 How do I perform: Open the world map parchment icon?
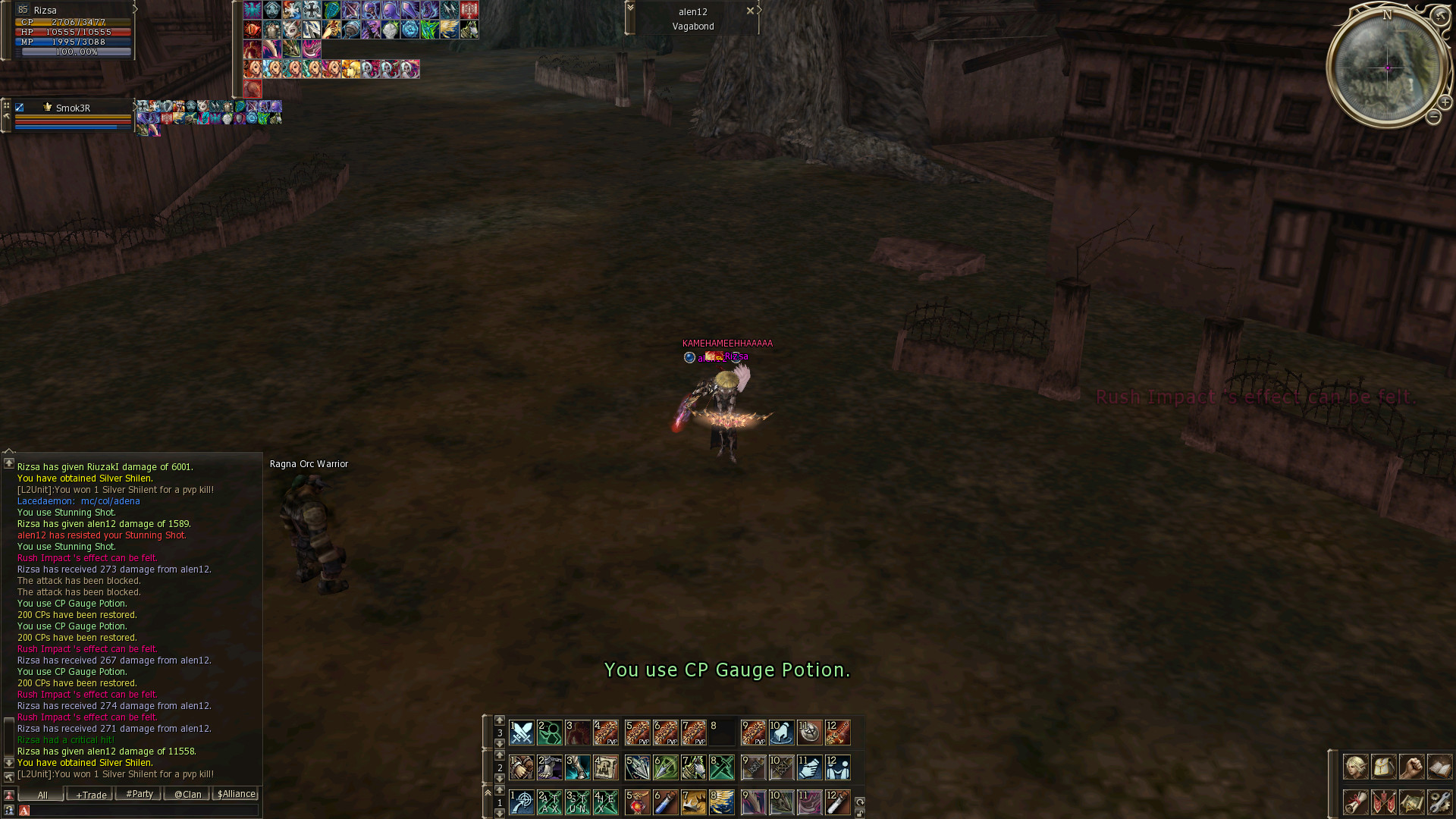tap(1411, 802)
